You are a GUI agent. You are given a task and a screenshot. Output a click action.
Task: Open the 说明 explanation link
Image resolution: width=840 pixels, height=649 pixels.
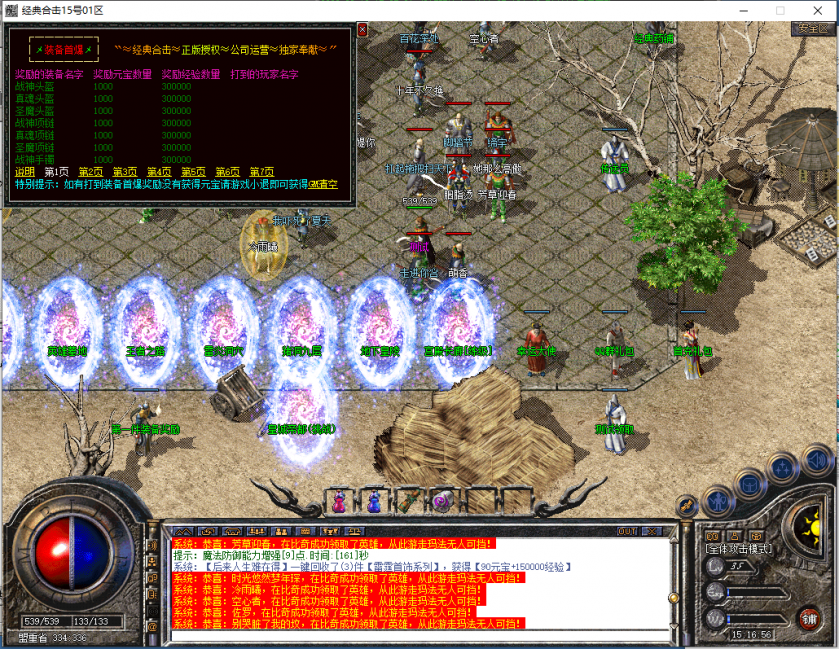pos(24,172)
